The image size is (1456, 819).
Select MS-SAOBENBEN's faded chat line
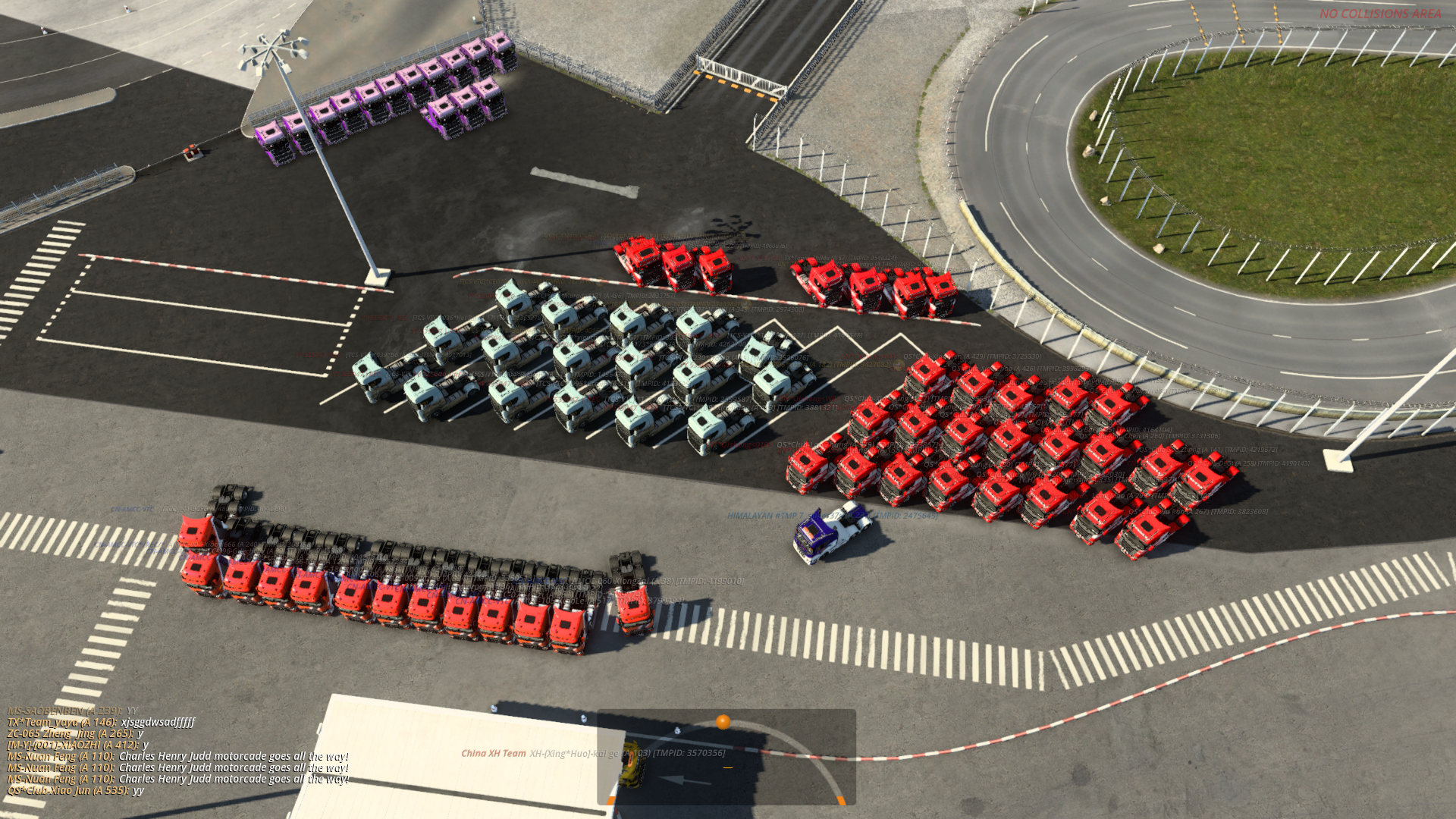[72, 711]
